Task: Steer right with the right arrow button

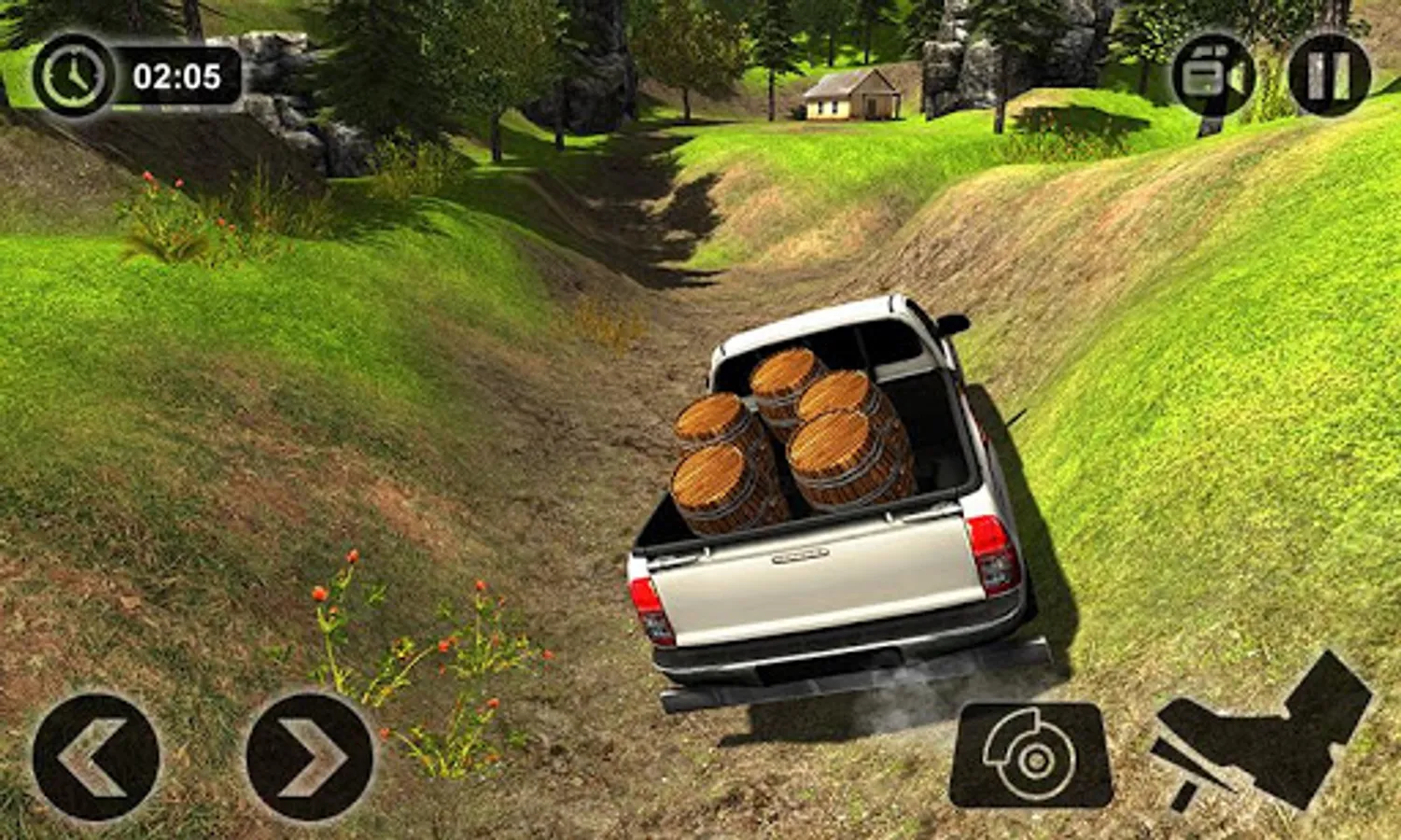Action: click(310, 757)
